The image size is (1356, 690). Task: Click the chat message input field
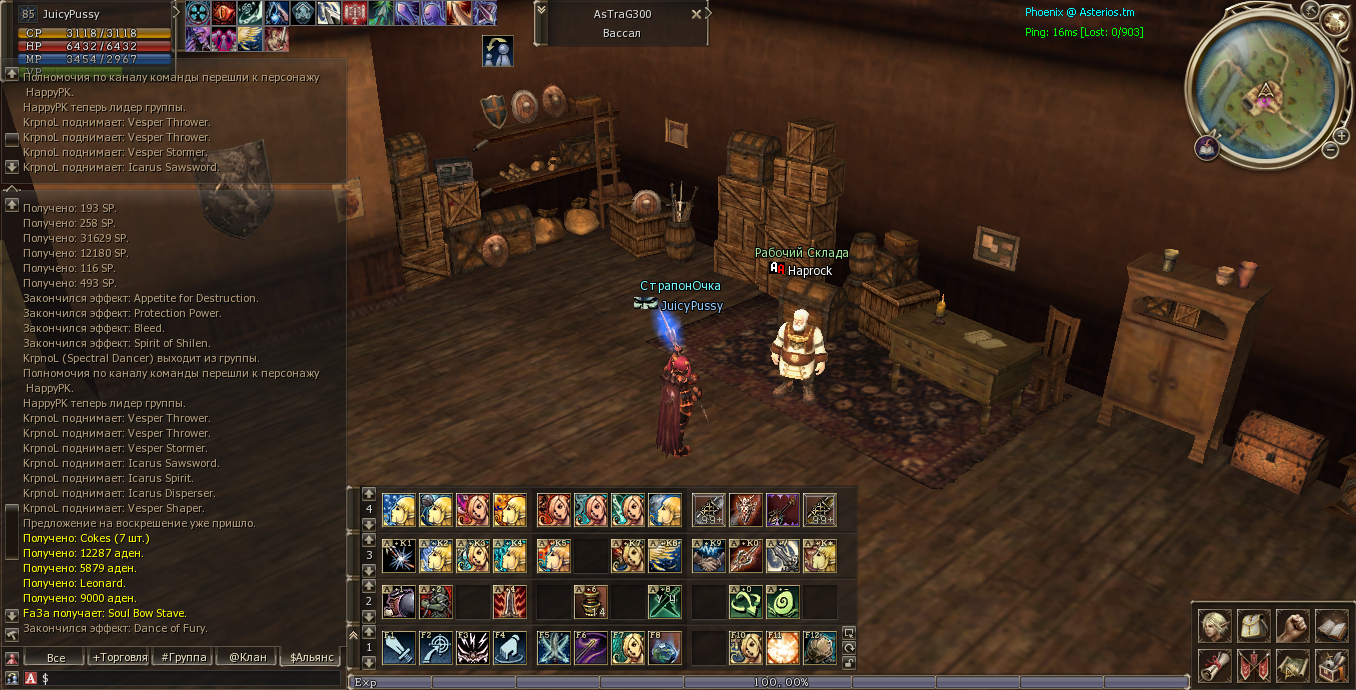190,678
